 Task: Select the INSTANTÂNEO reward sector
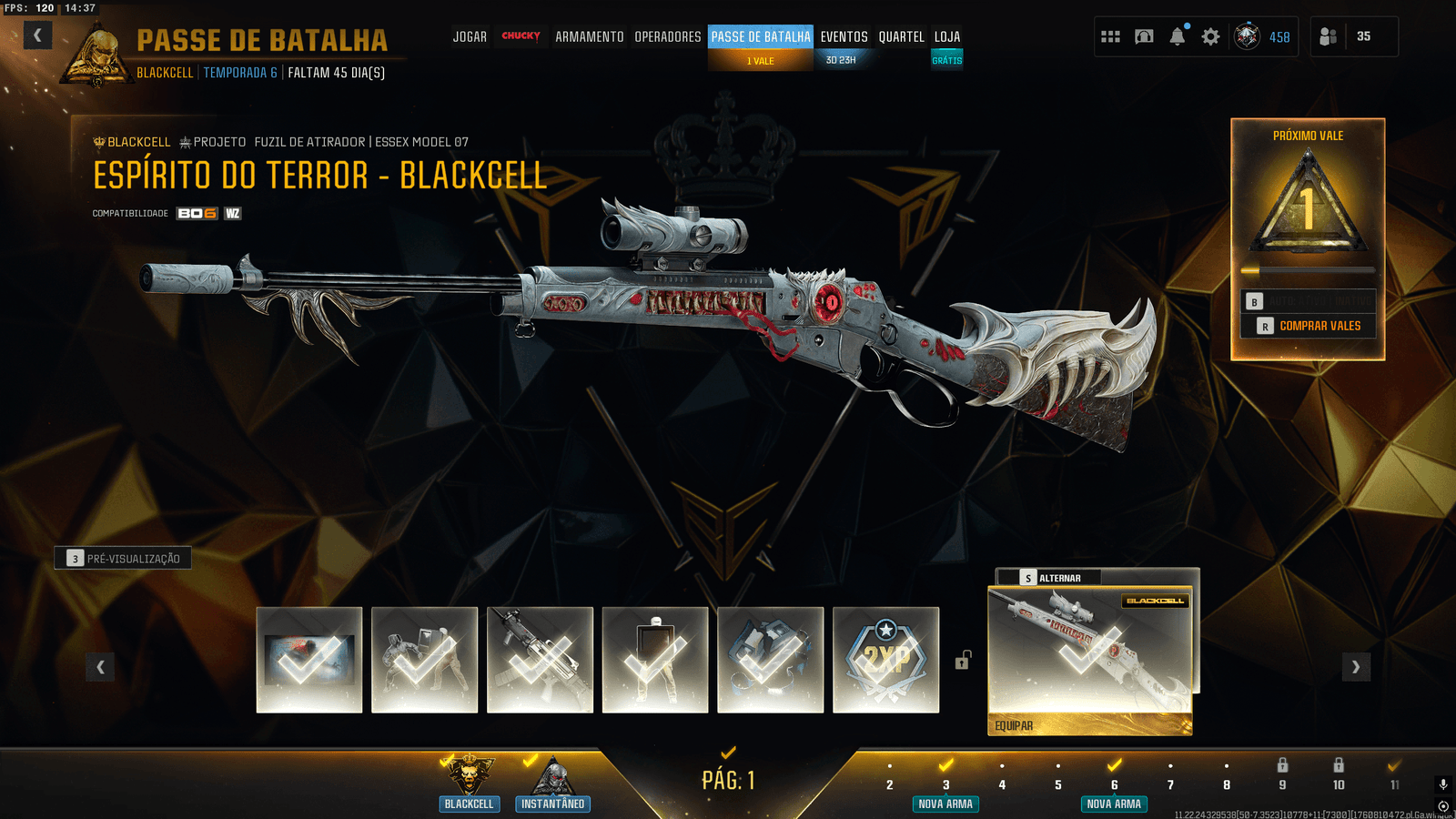pyautogui.click(x=552, y=784)
